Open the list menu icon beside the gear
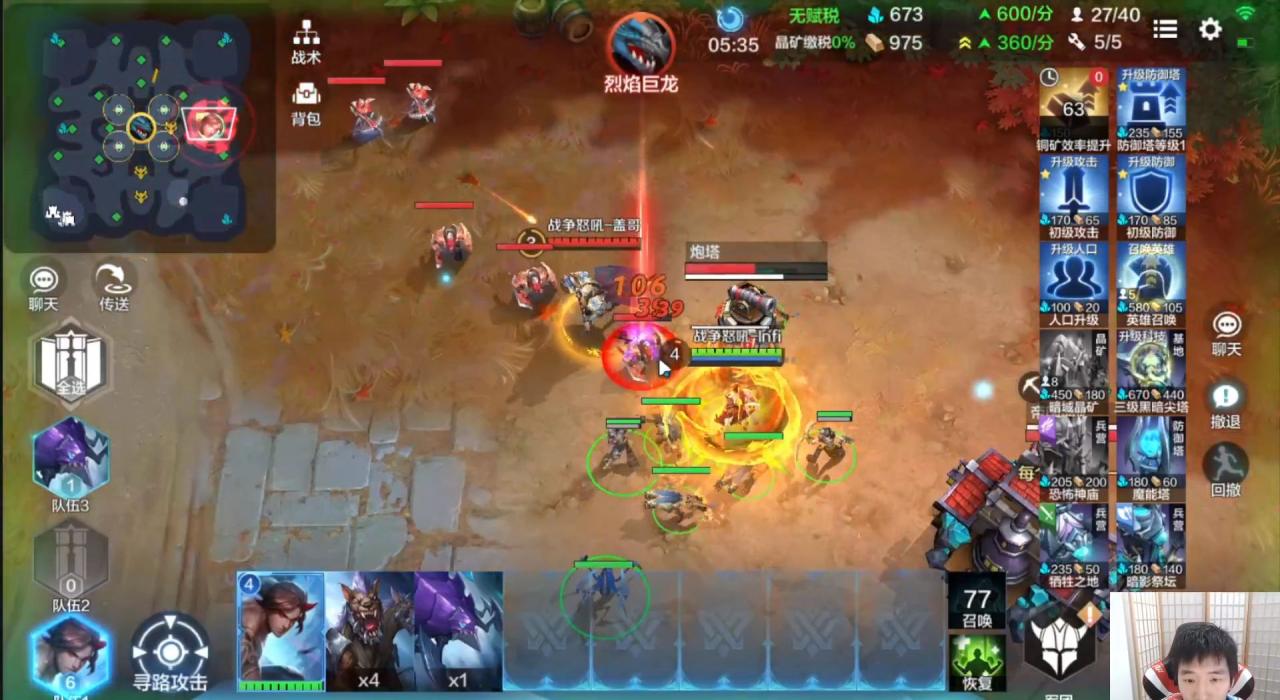This screenshot has height=700, width=1280. tap(1165, 29)
